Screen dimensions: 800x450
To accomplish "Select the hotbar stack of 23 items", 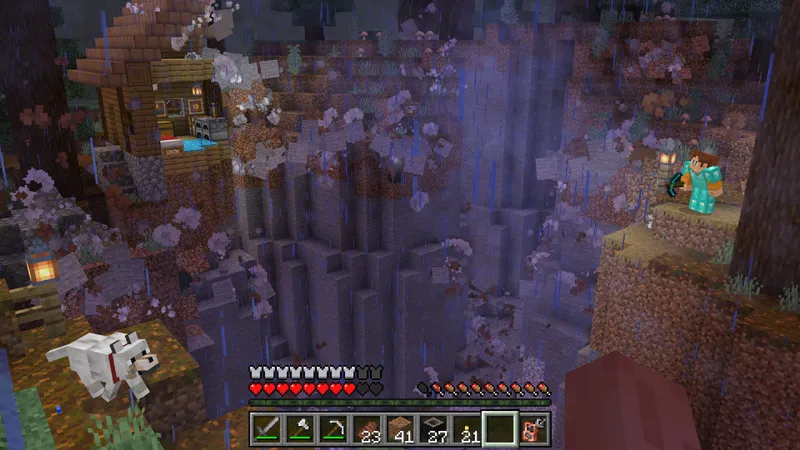I will pos(367,430).
